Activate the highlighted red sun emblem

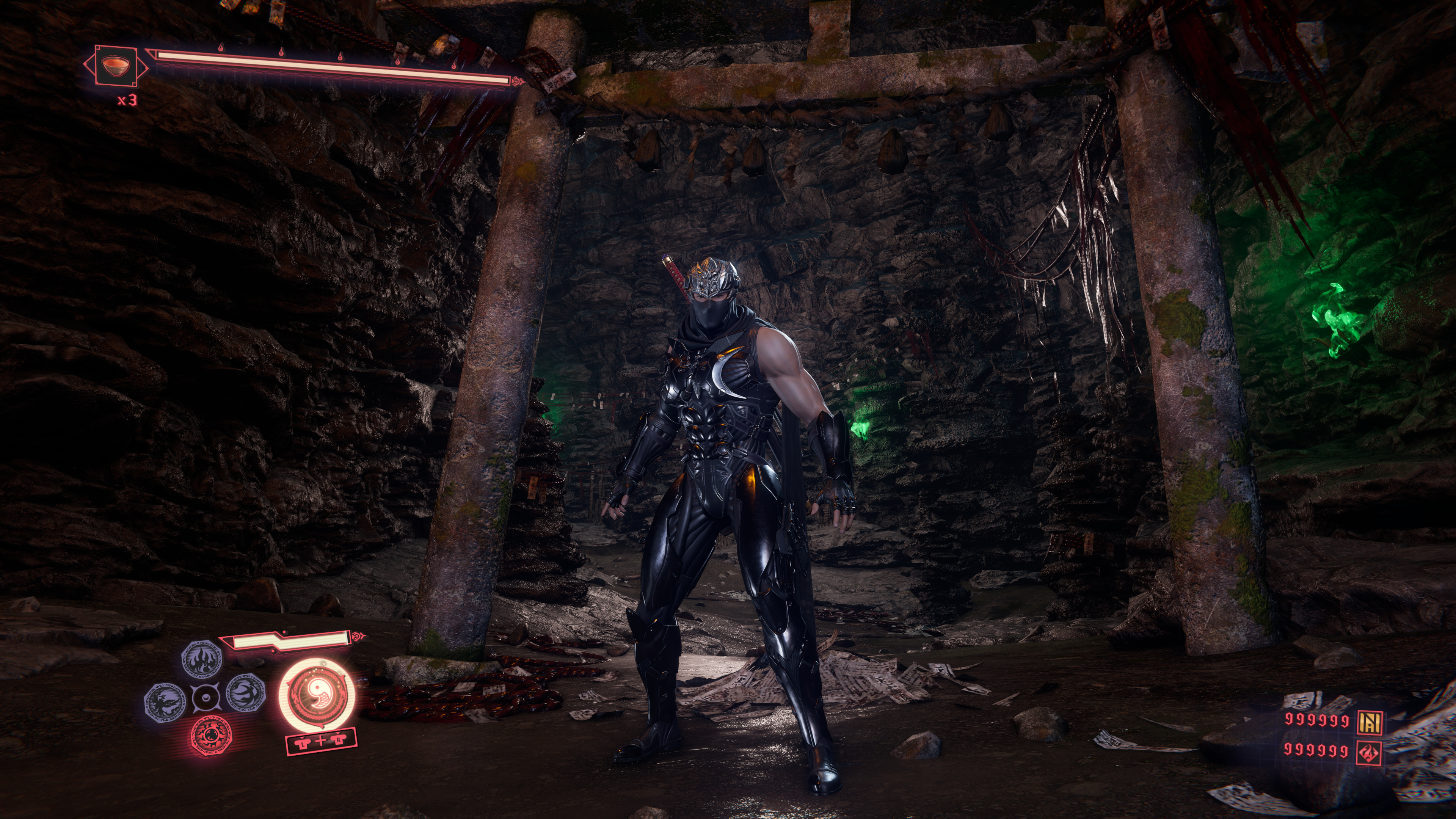211,735
